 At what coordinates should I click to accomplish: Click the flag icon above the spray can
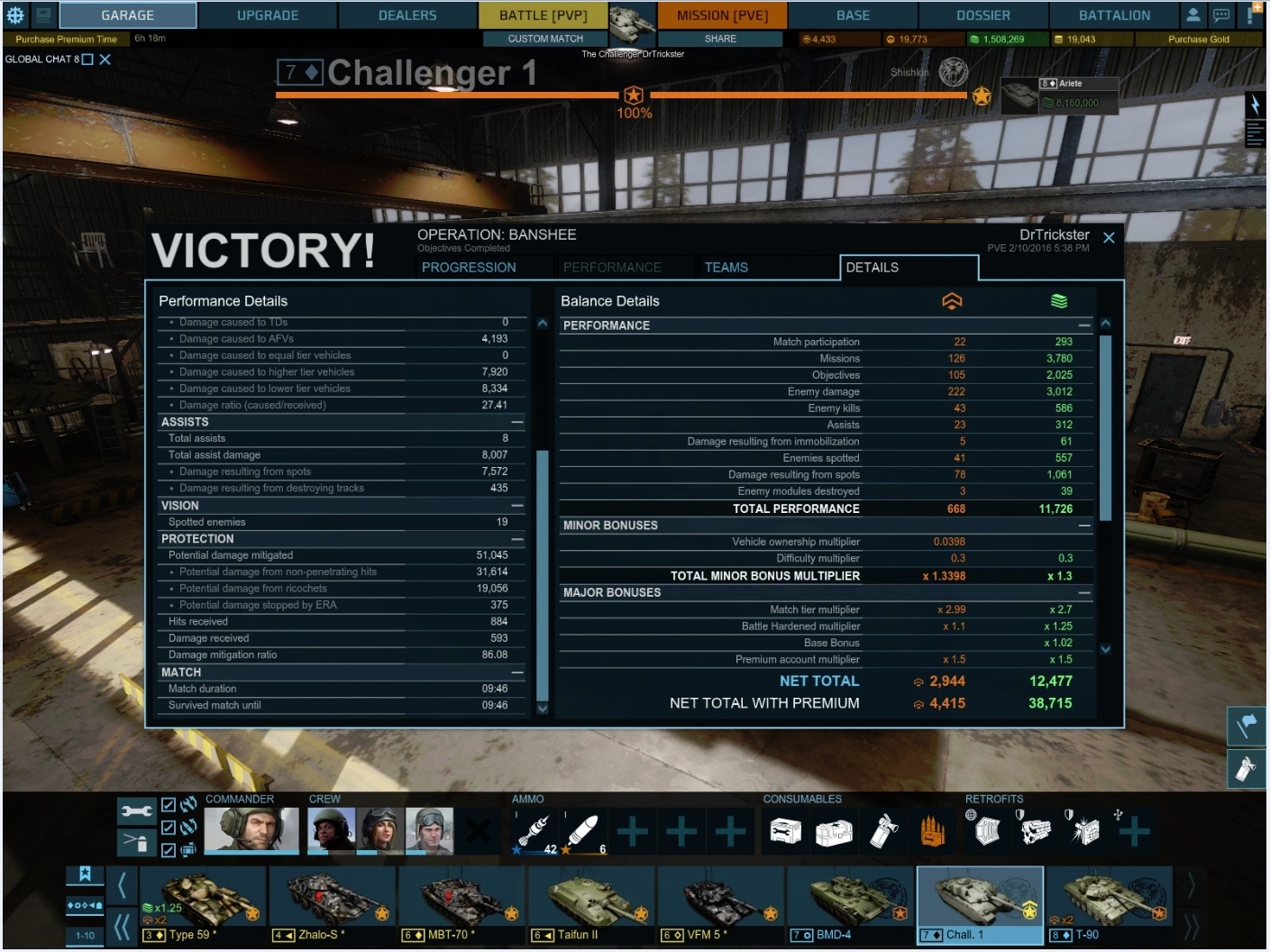point(1246,727)
